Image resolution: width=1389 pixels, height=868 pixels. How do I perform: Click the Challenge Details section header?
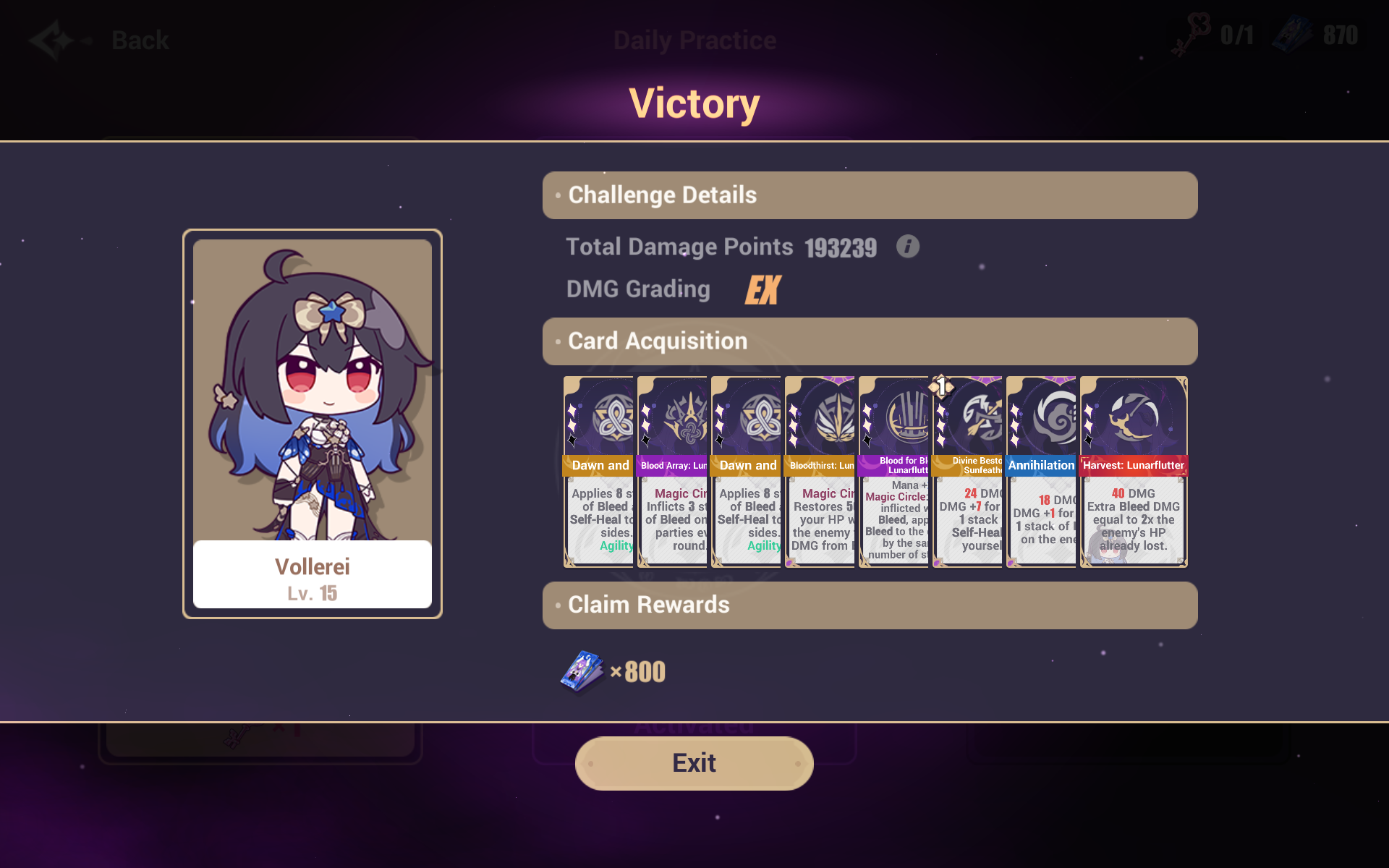(661, 195)
